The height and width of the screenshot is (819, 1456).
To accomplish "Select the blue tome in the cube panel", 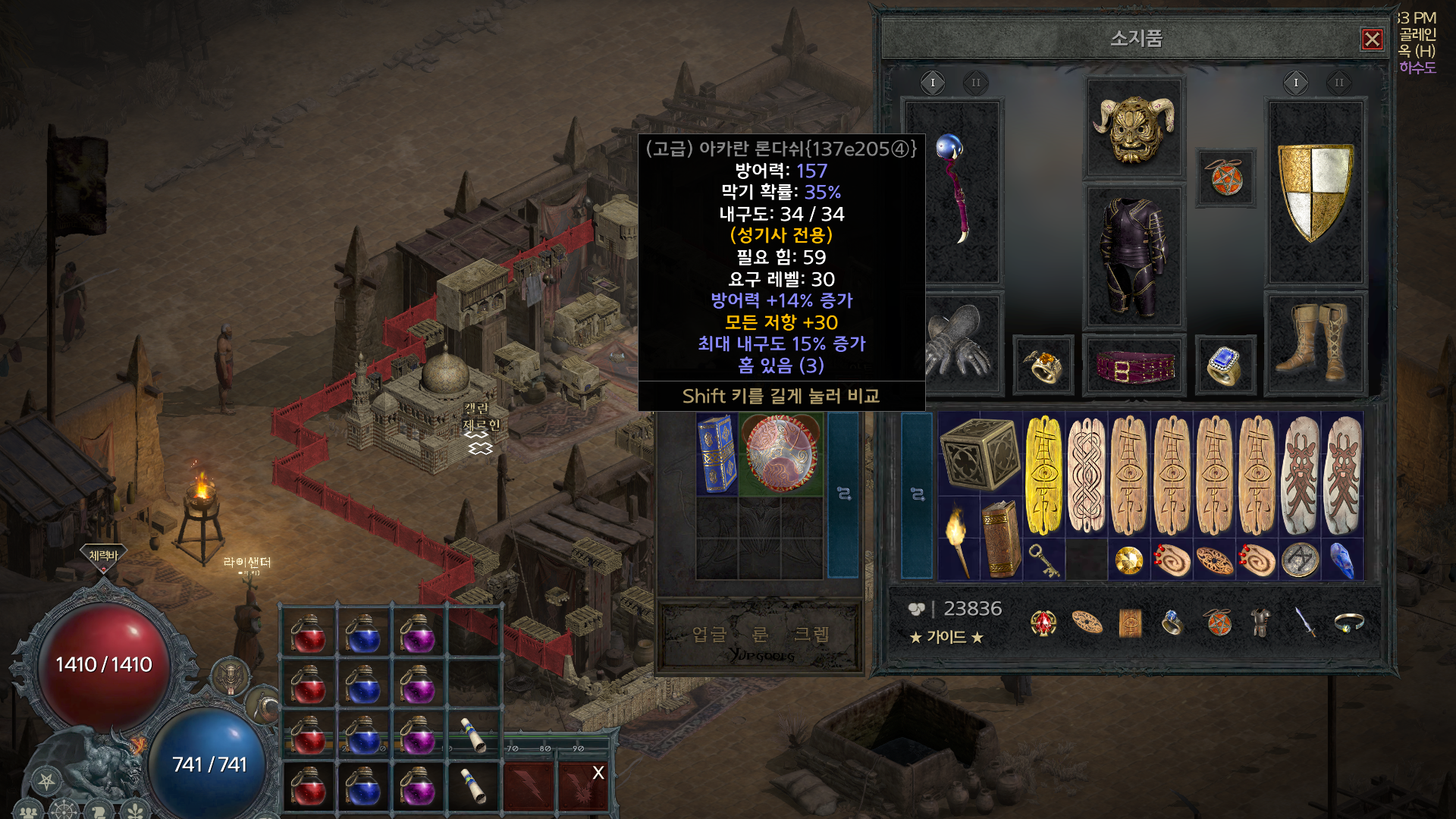I will [717, 453].
